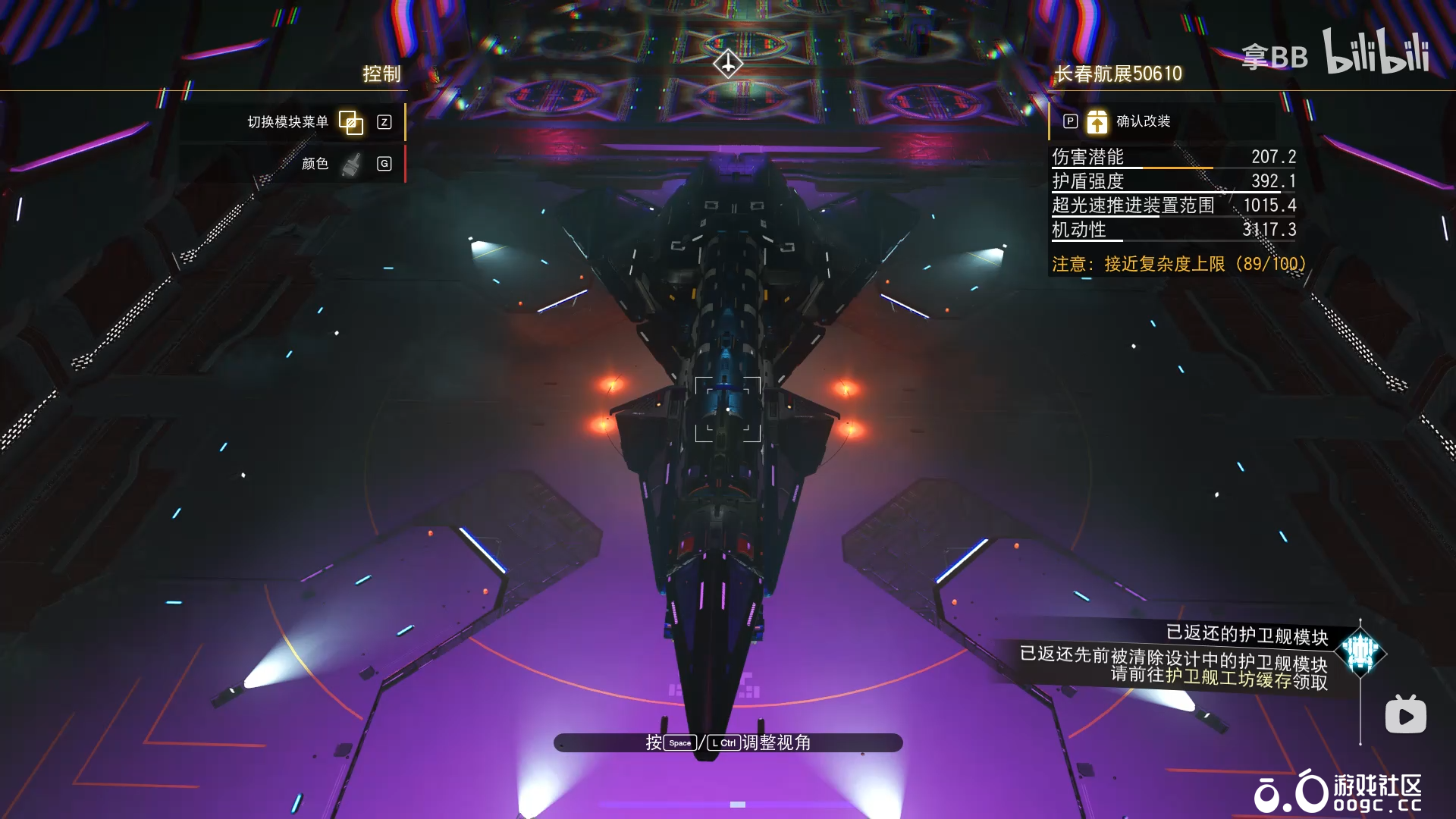Click the bilibili play icon overlay
The height and width of the screenshot is (819, 1456).
point(1405,715)
